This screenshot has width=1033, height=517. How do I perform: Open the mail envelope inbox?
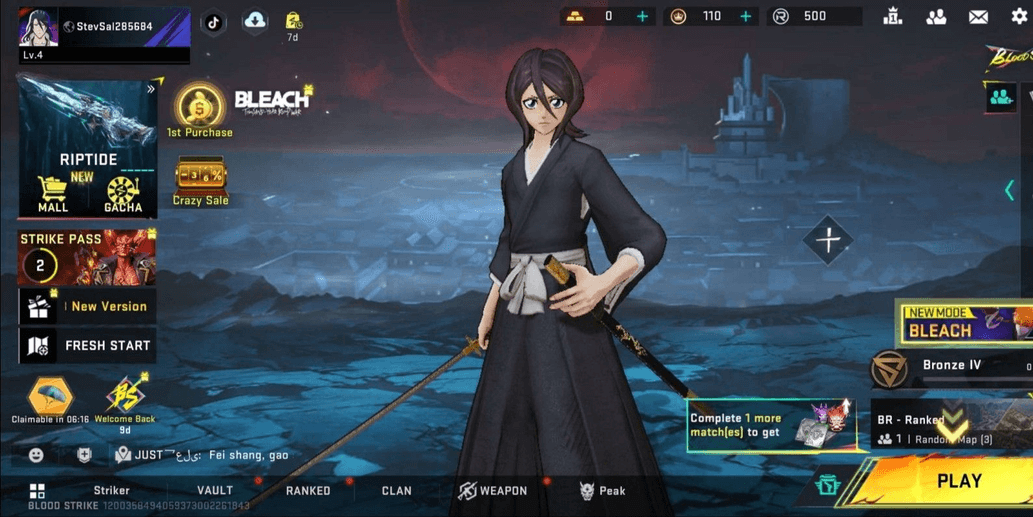[978, 17]
